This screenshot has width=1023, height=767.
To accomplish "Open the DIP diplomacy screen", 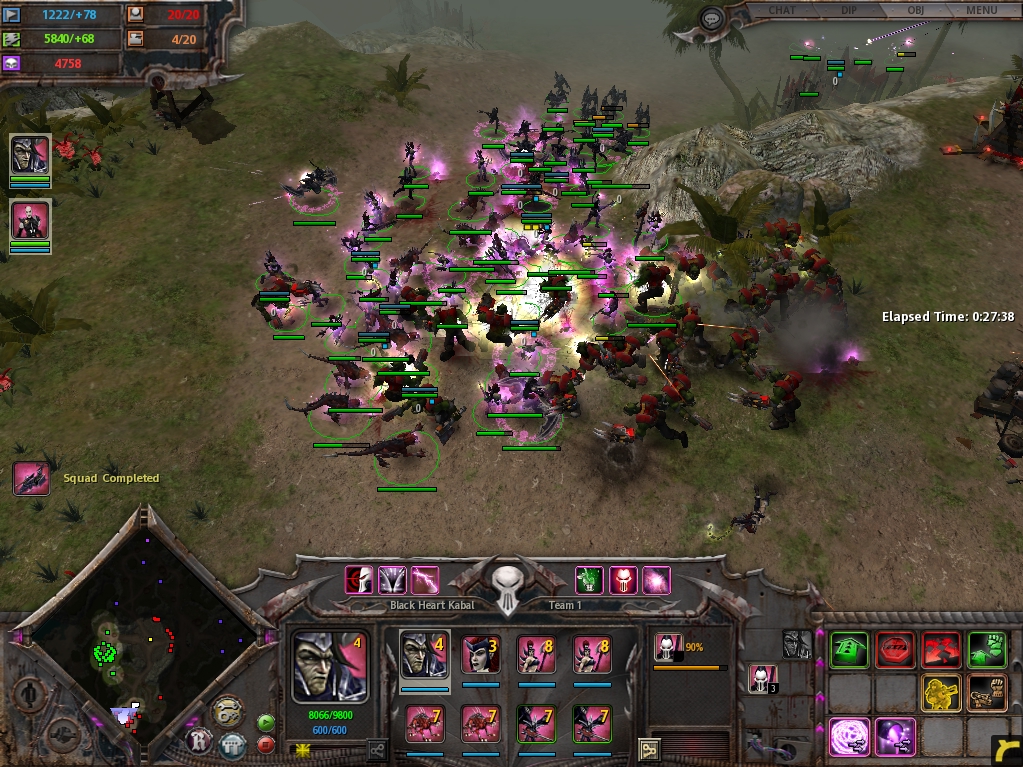I will [848, 11].
